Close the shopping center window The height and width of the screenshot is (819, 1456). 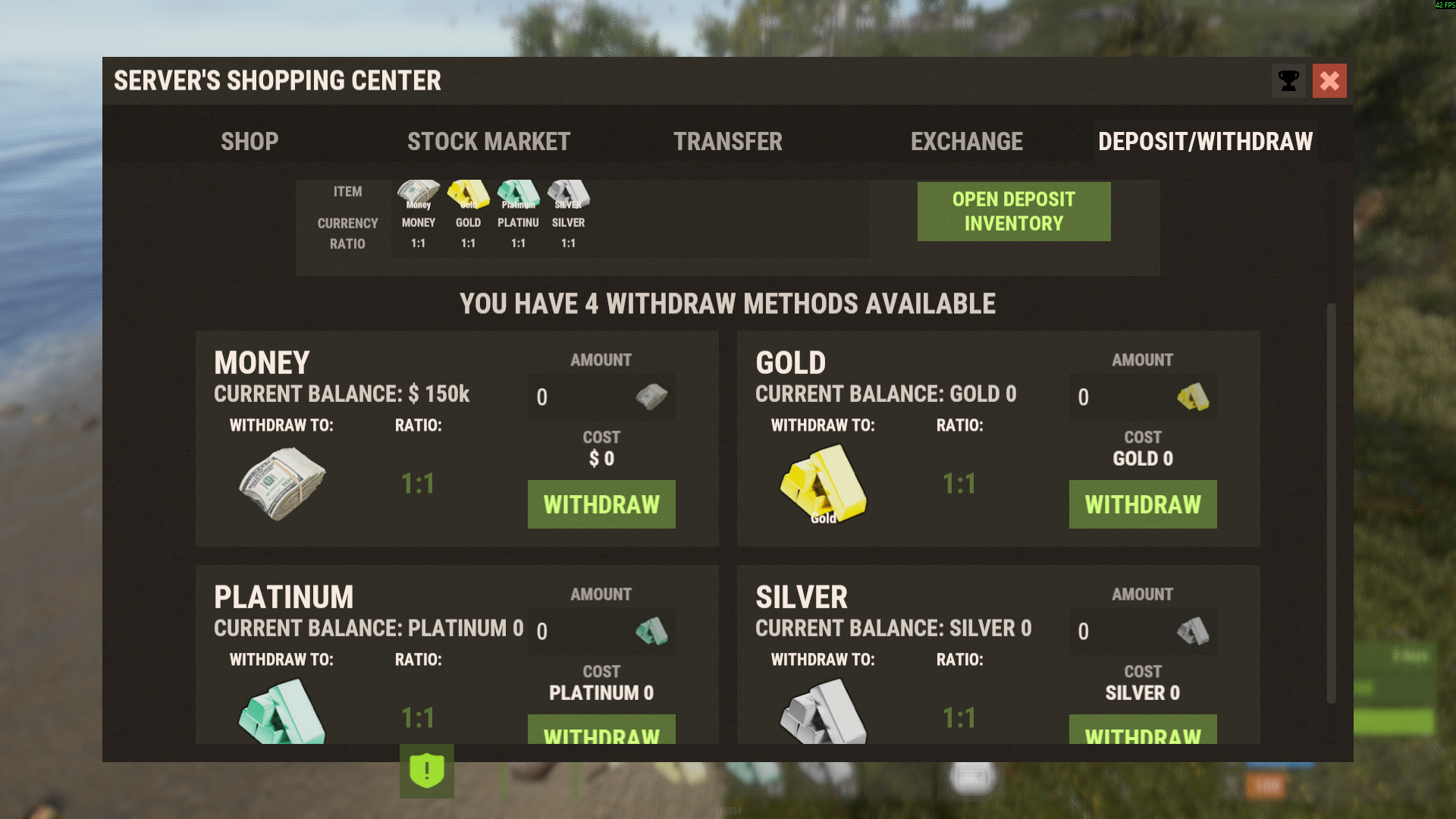click(1329, 81)
